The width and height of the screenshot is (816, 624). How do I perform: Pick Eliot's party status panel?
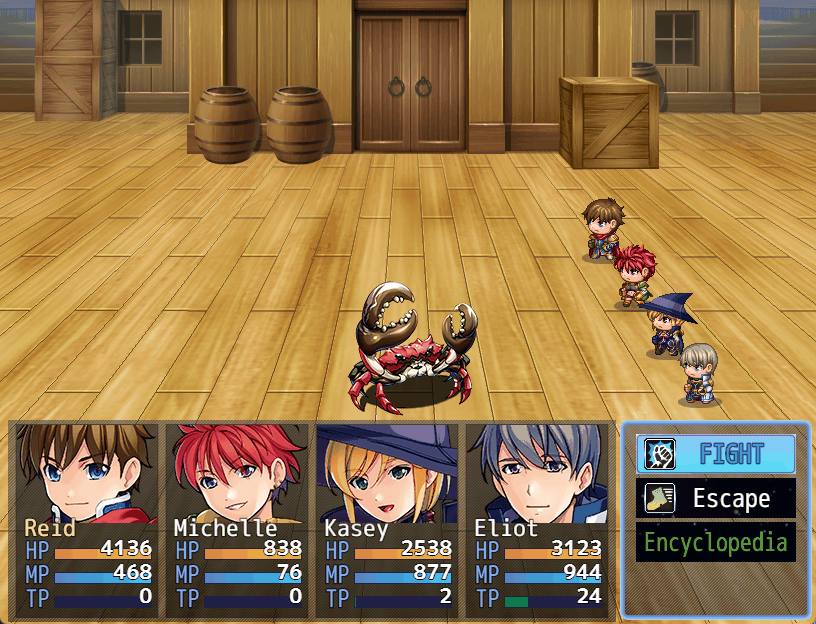pyautogui.click(x=537, y=517)
